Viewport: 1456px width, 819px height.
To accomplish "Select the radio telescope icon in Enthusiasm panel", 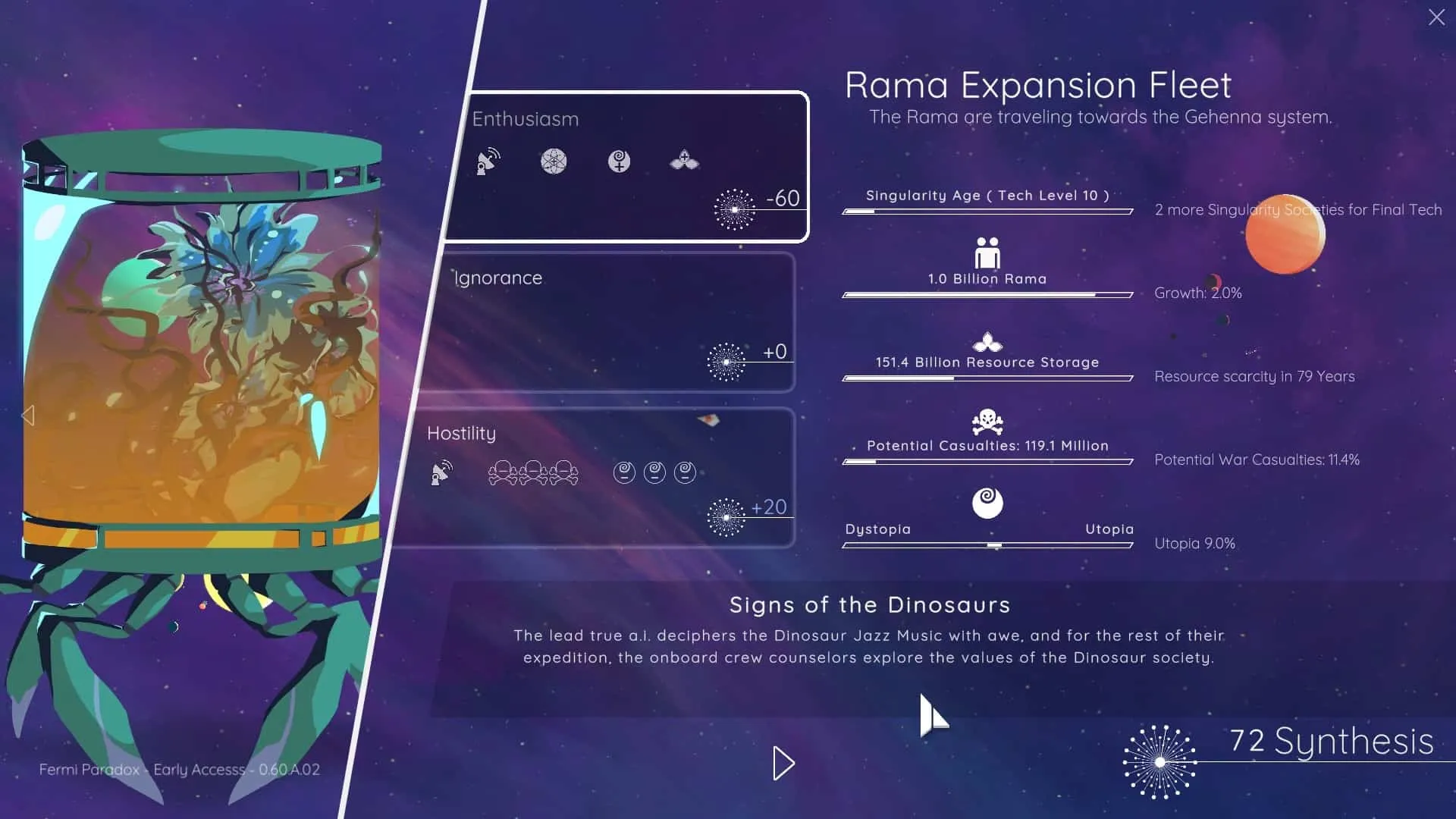I will pos(488,161).
